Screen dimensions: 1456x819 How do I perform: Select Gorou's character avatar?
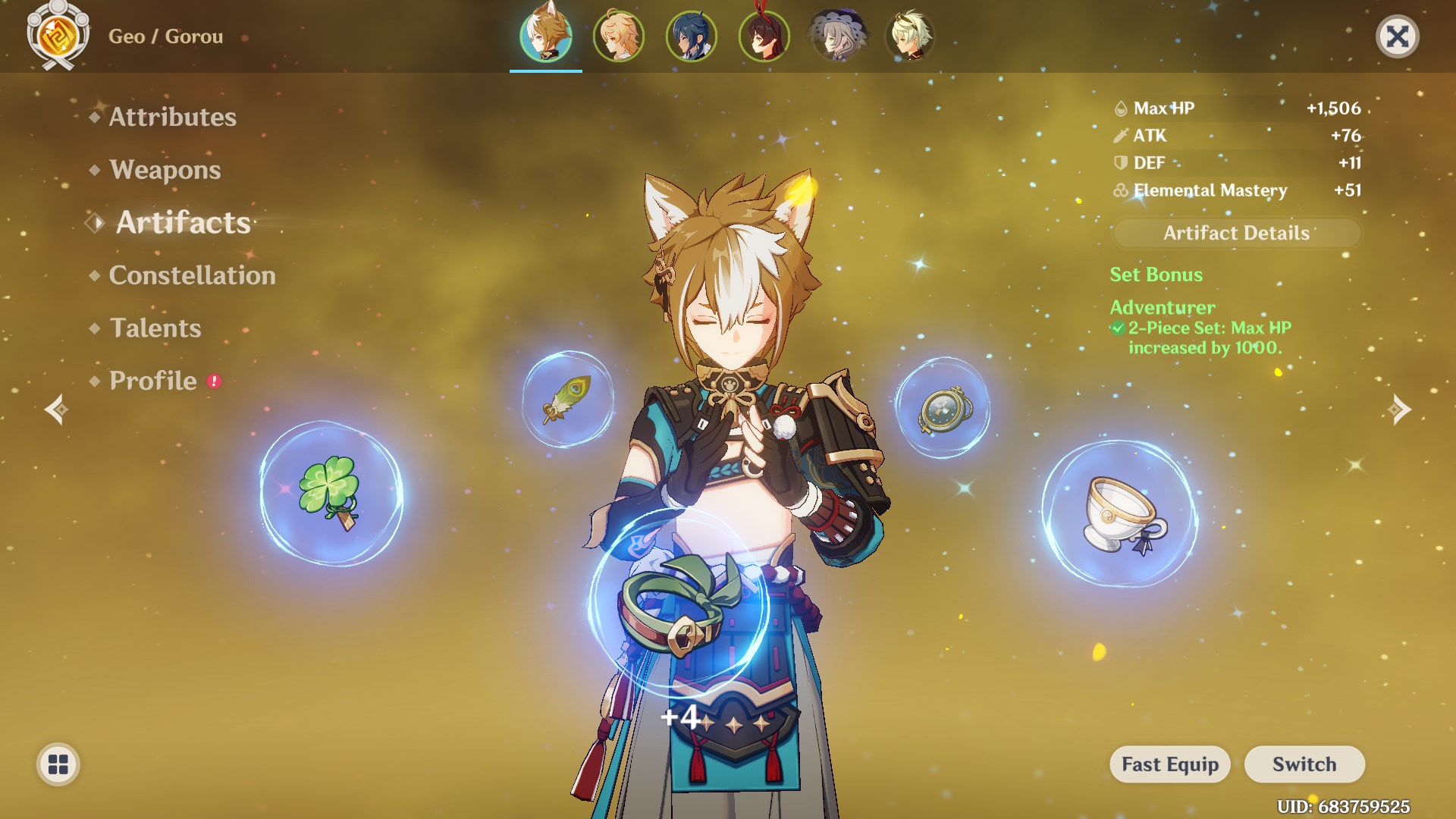tap(546, 35)
